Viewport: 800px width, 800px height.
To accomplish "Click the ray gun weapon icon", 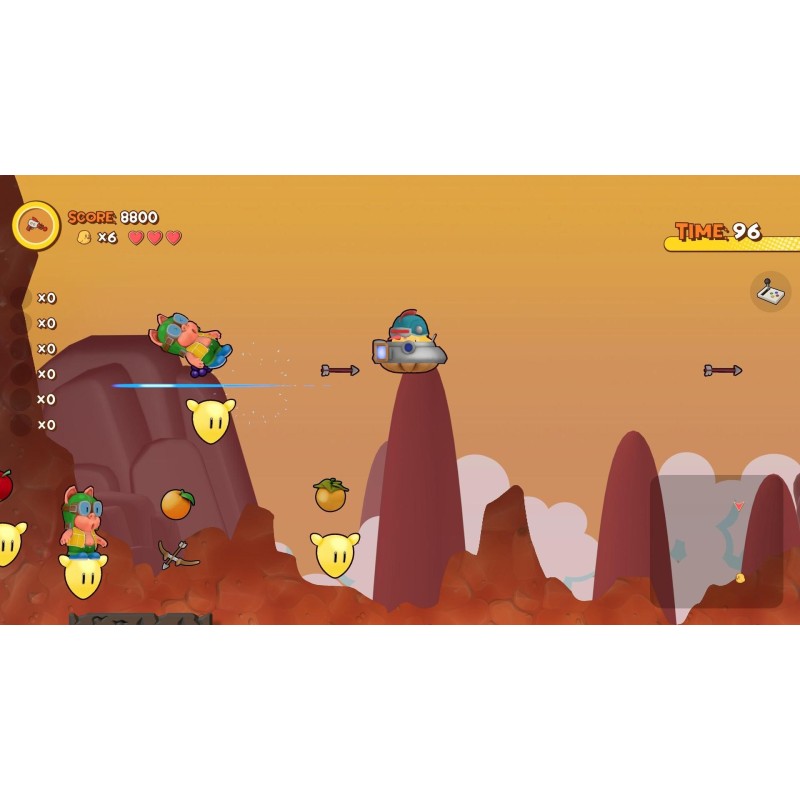I will pyautogui.click(x=36, y=225).
